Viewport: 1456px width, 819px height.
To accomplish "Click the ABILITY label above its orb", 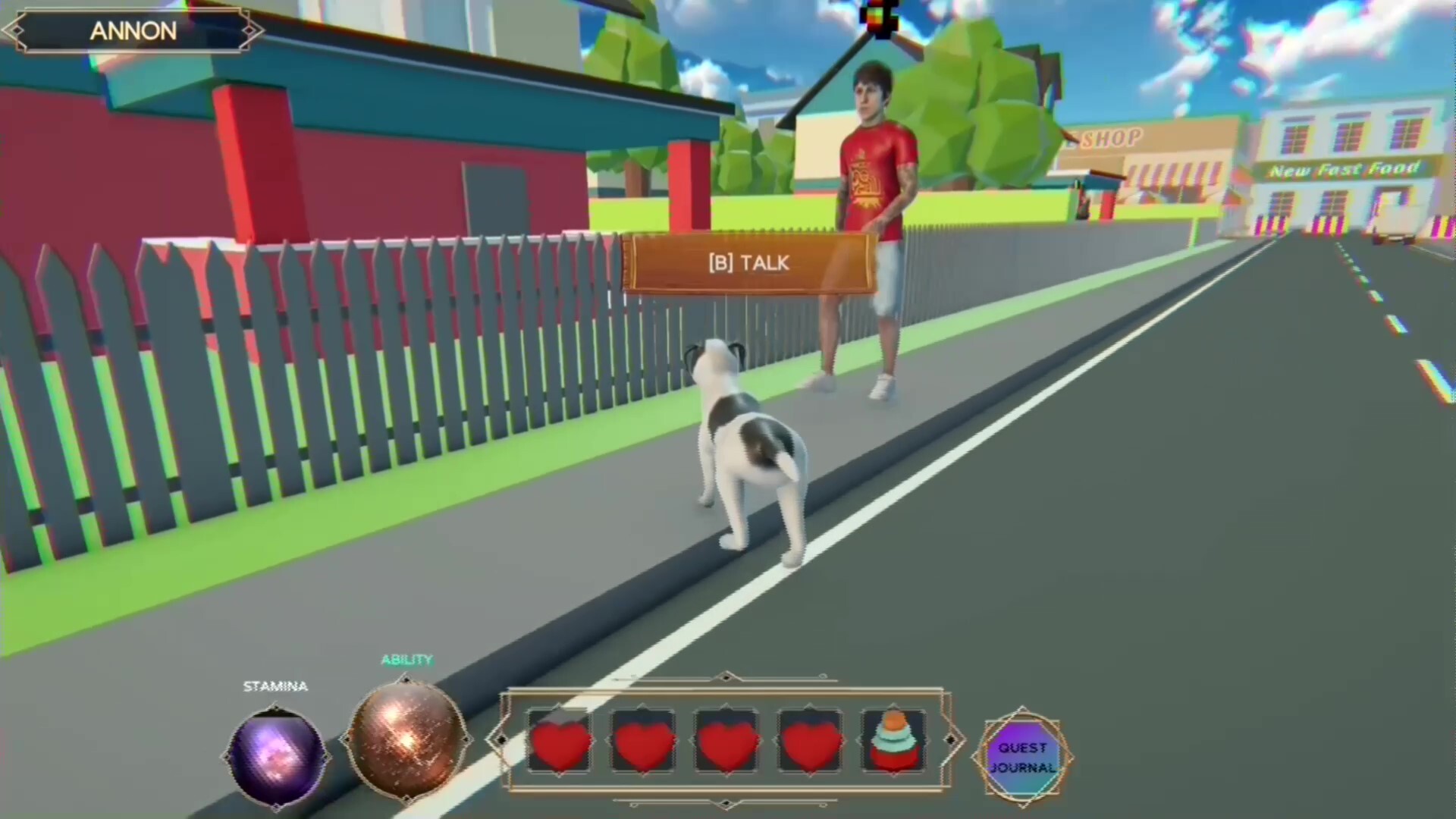I will click(x=406, y=660).
